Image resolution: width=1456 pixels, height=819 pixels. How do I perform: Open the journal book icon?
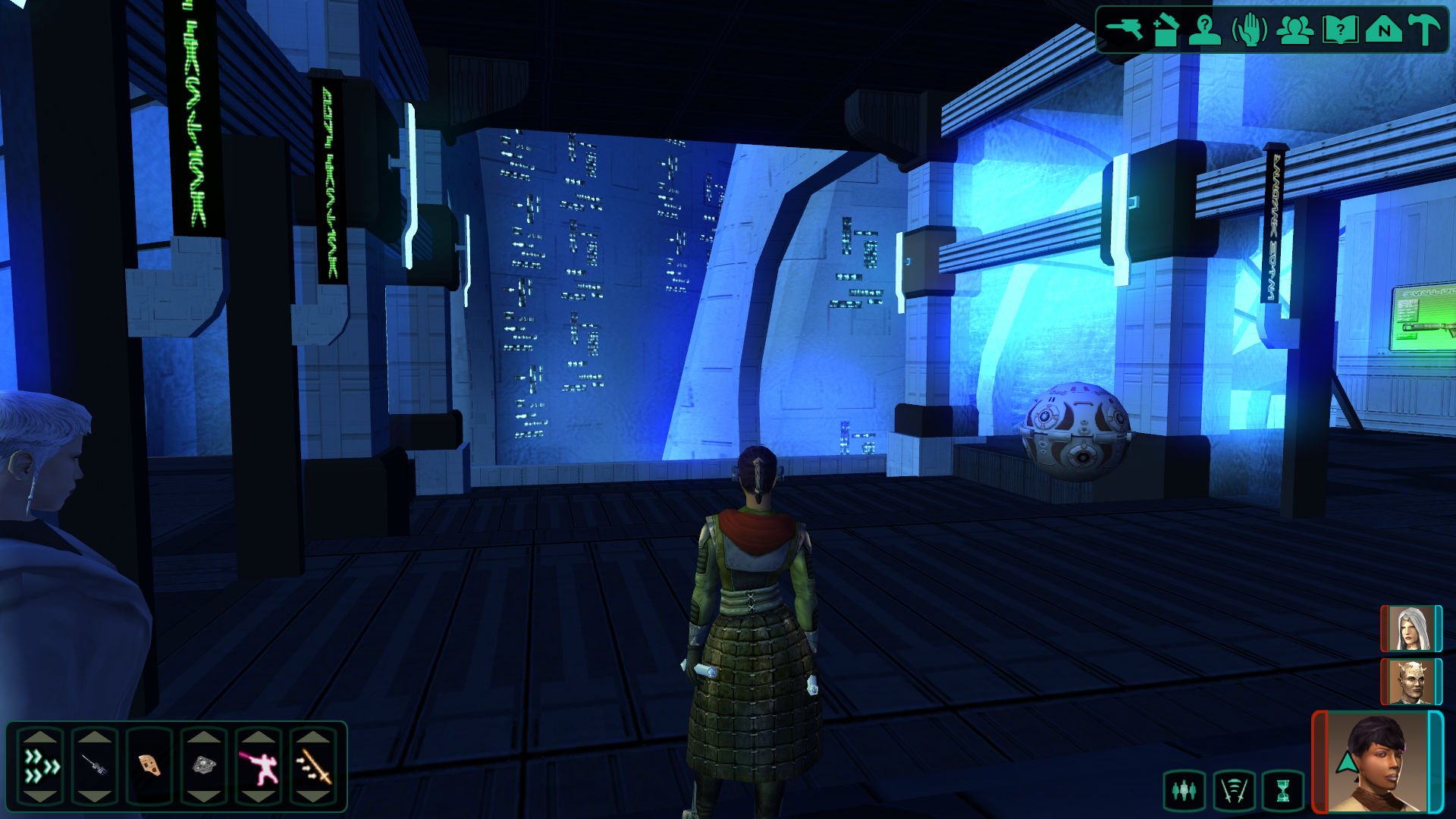[1339, 31]
